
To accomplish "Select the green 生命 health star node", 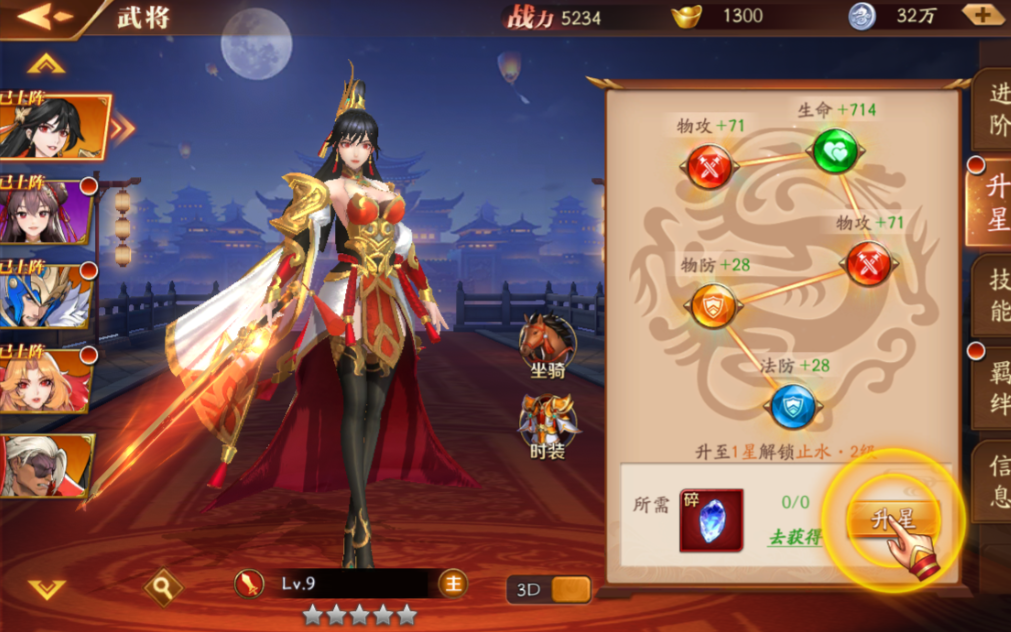I will pos(834,152).
